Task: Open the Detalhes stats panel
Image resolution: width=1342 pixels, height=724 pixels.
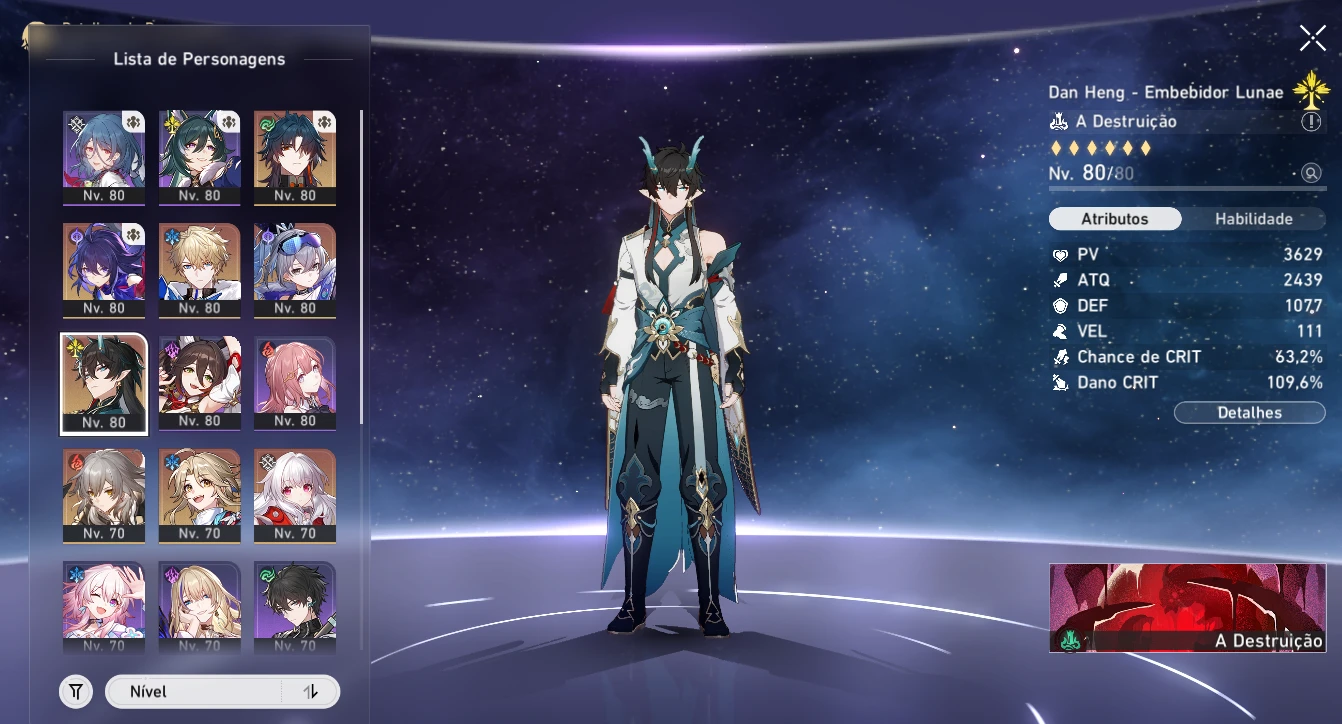Action: [x=1249, y=412]
